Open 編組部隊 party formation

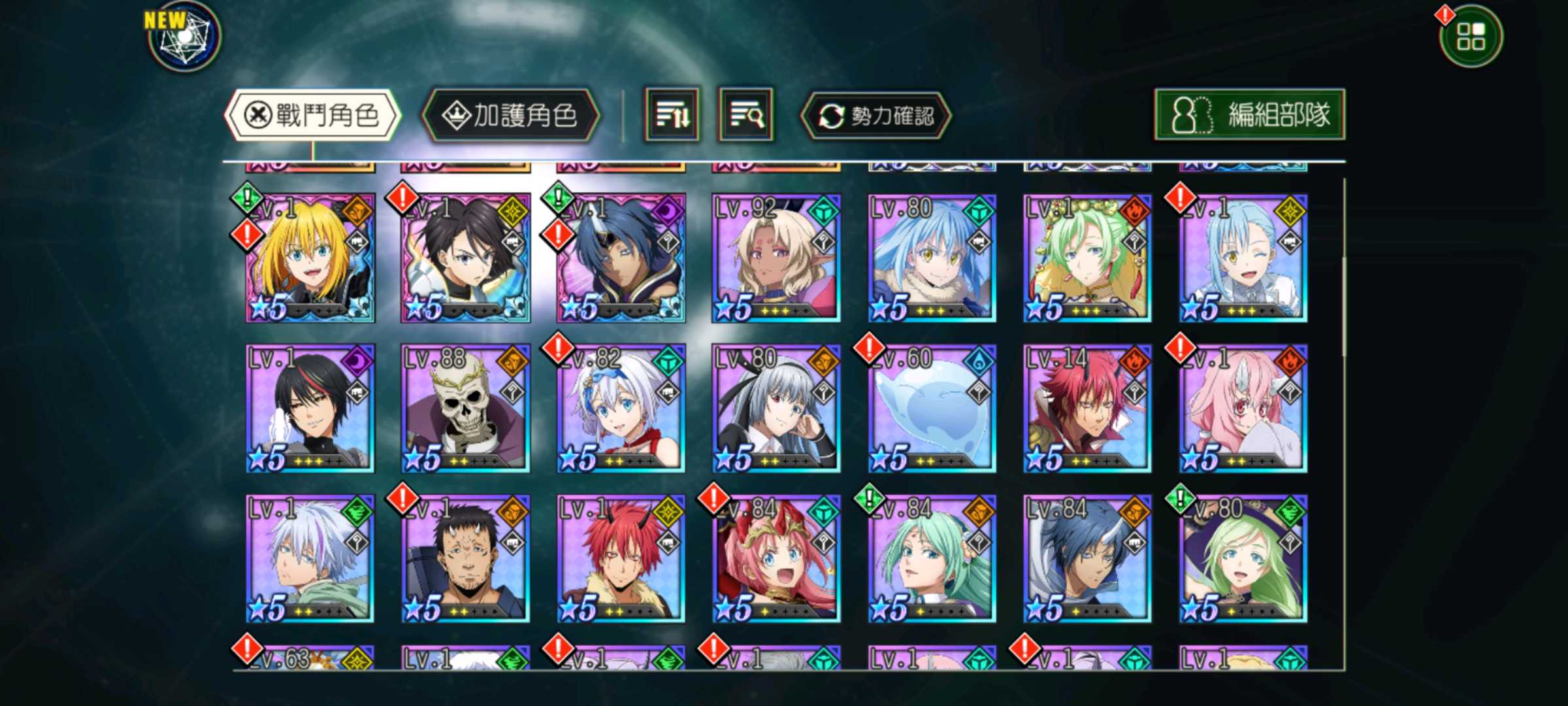point(1249,115)
